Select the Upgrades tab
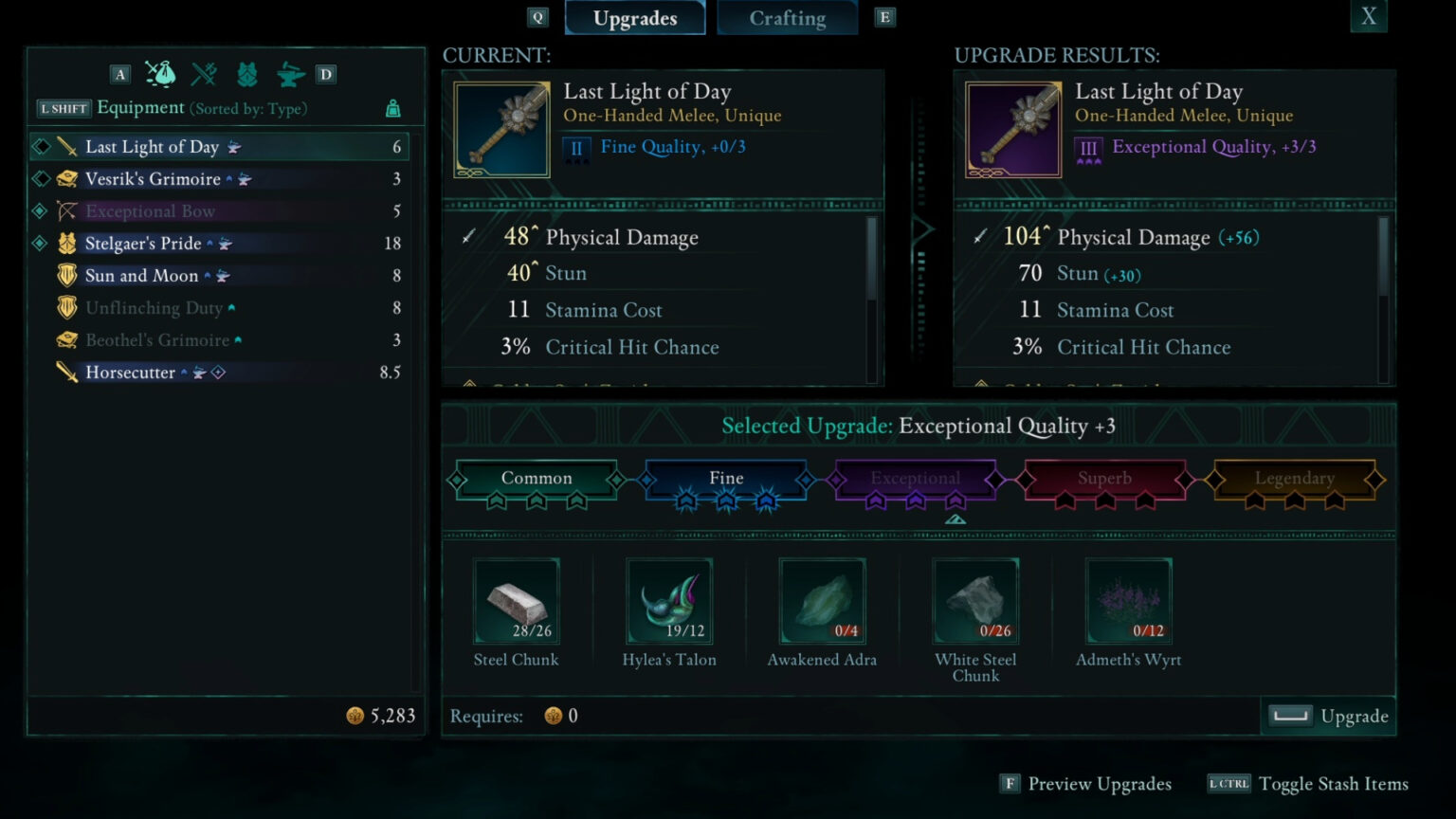This screenshot has height=819, width=1456. pos(634,18)
